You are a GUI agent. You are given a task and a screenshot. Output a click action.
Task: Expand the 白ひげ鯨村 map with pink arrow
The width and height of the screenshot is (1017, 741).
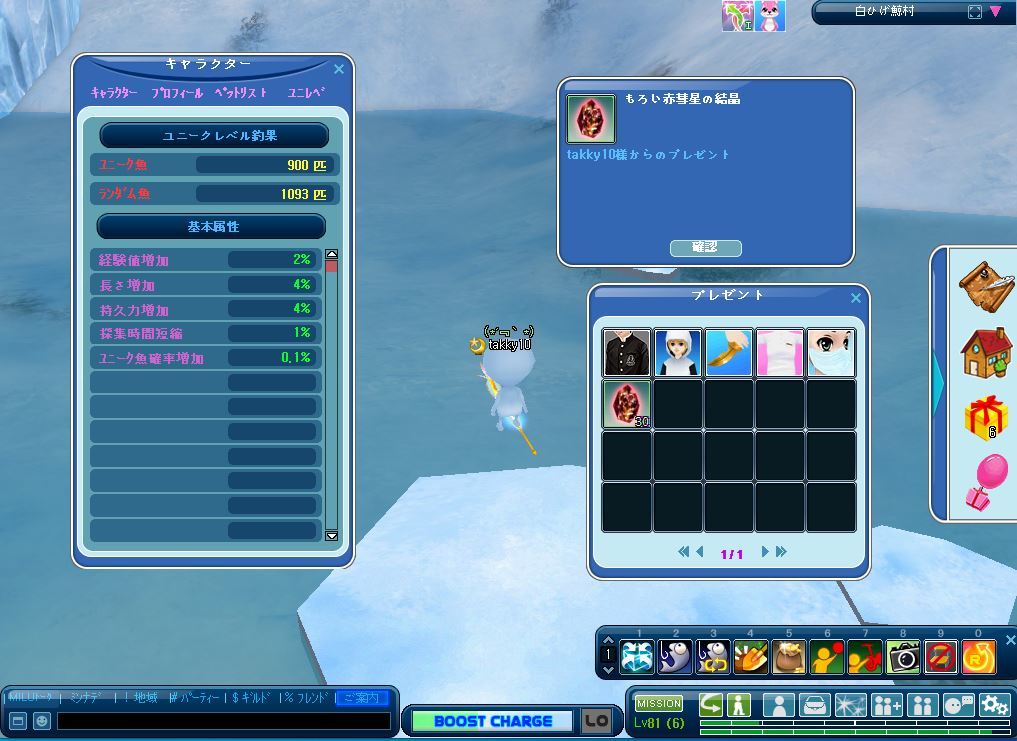[x=996, y=12]
